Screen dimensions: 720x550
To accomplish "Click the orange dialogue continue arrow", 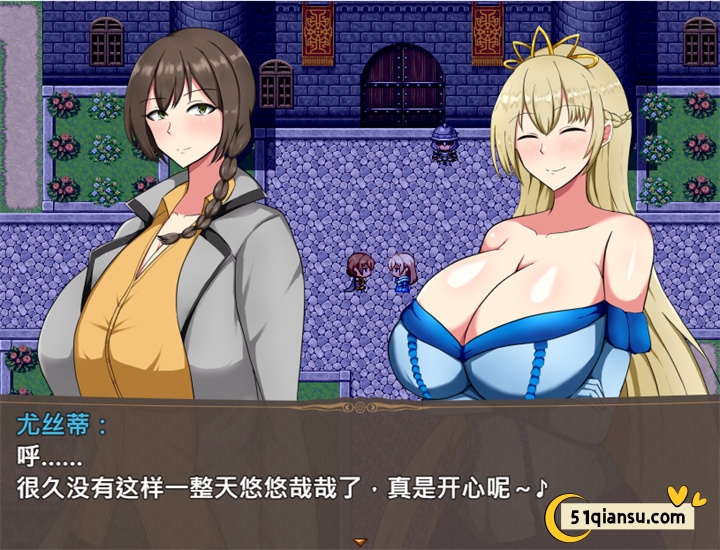I will pyautogui.click(x=360, y=542).
